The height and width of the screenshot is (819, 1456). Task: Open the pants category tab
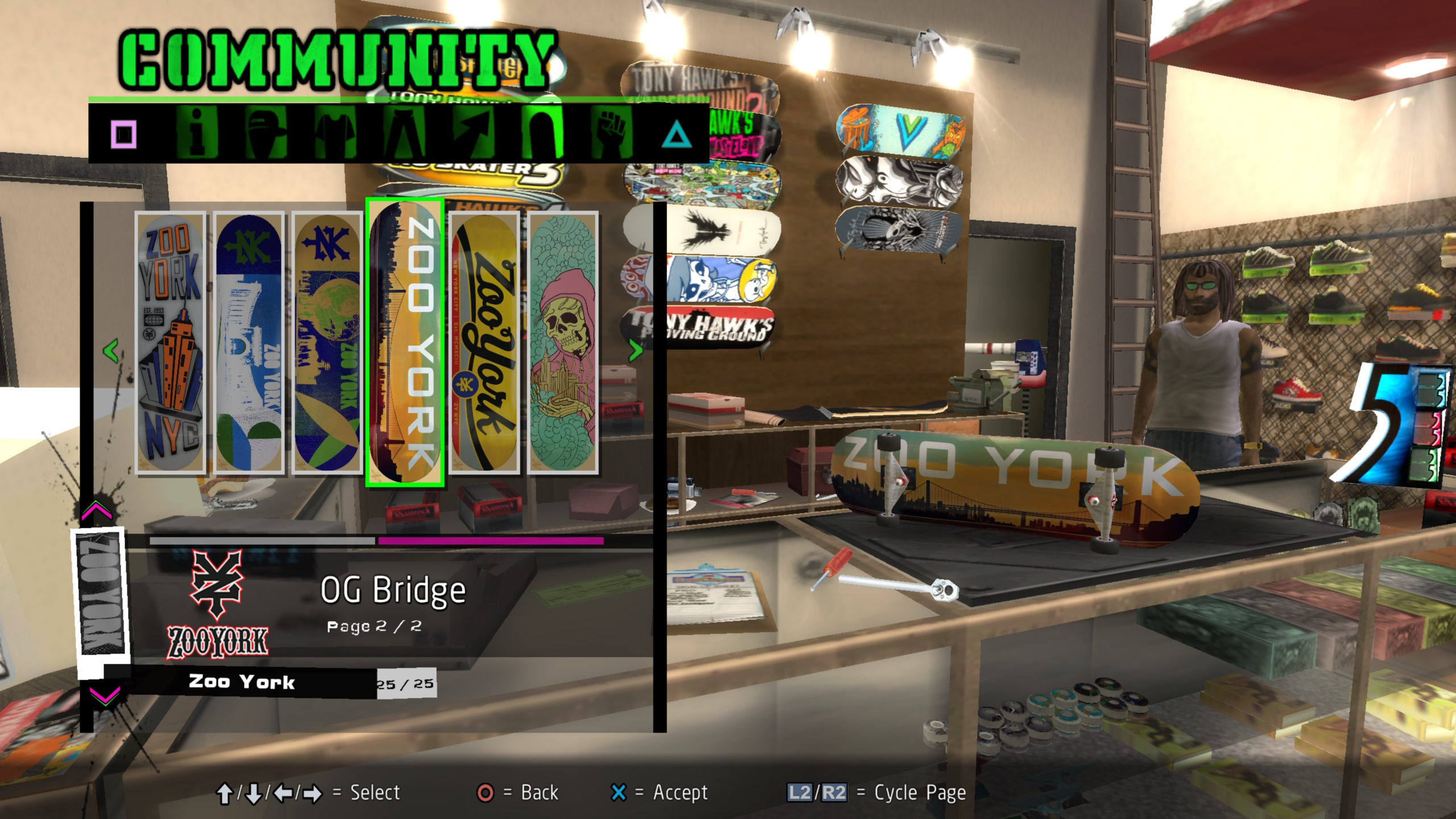(405, 134)
